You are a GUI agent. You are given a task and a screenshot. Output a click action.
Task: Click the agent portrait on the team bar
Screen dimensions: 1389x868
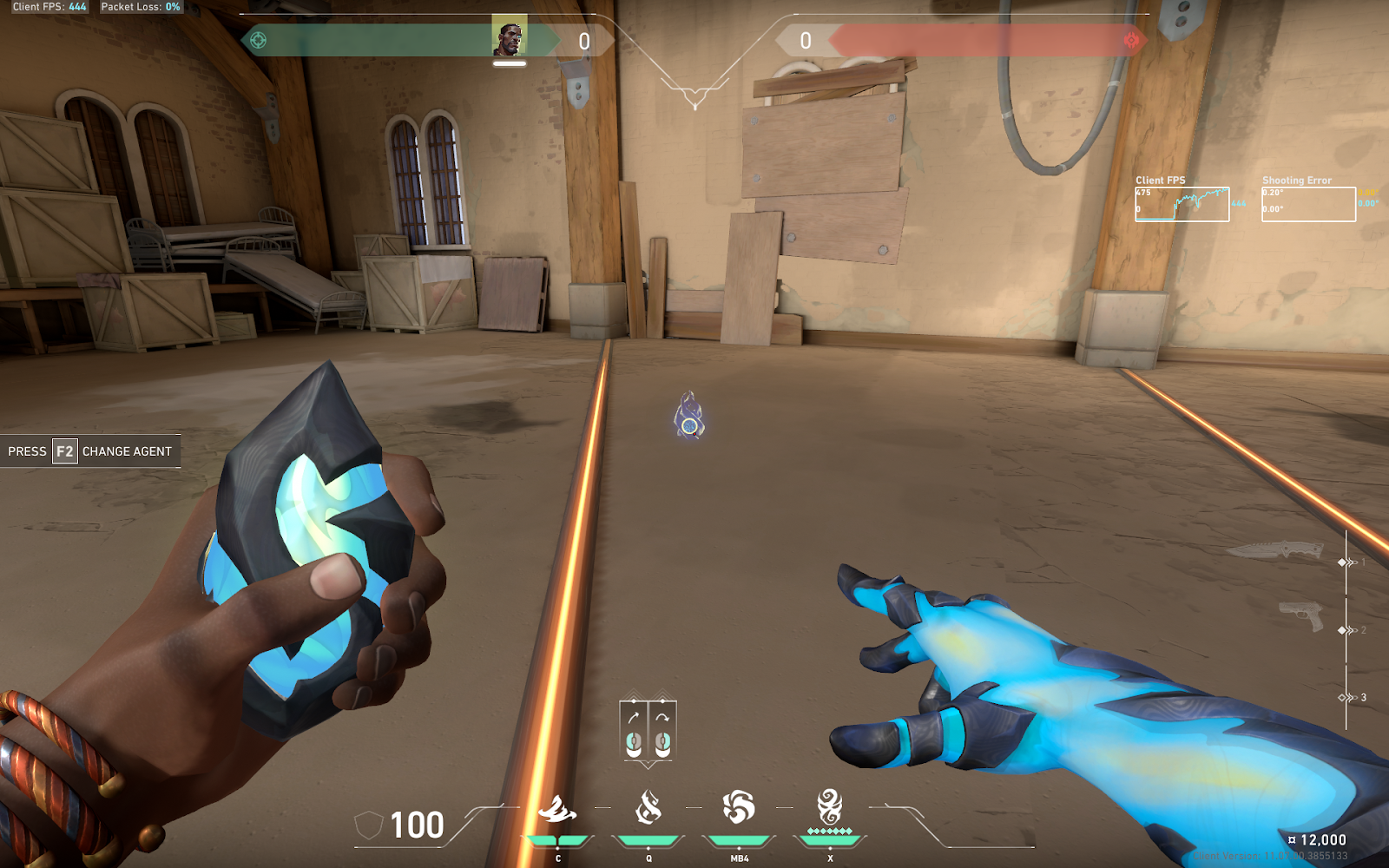510,38
